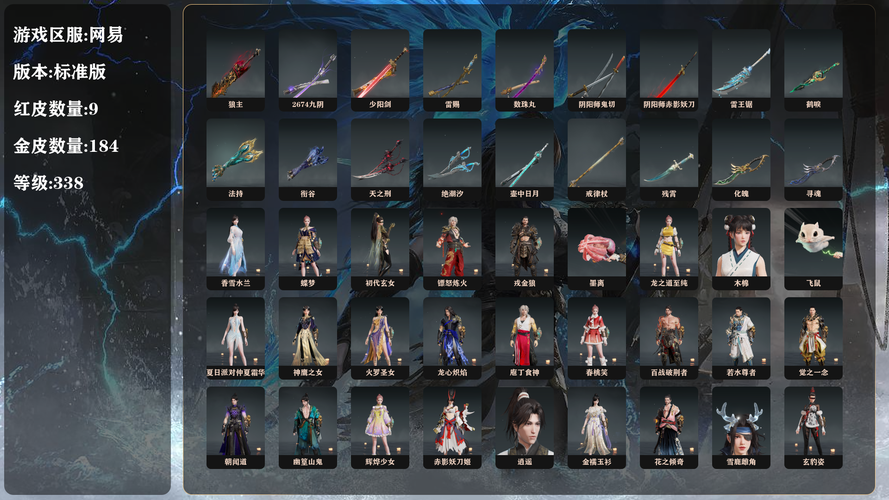Choose the 少阳剑 red sword skin

click(380, 70)
